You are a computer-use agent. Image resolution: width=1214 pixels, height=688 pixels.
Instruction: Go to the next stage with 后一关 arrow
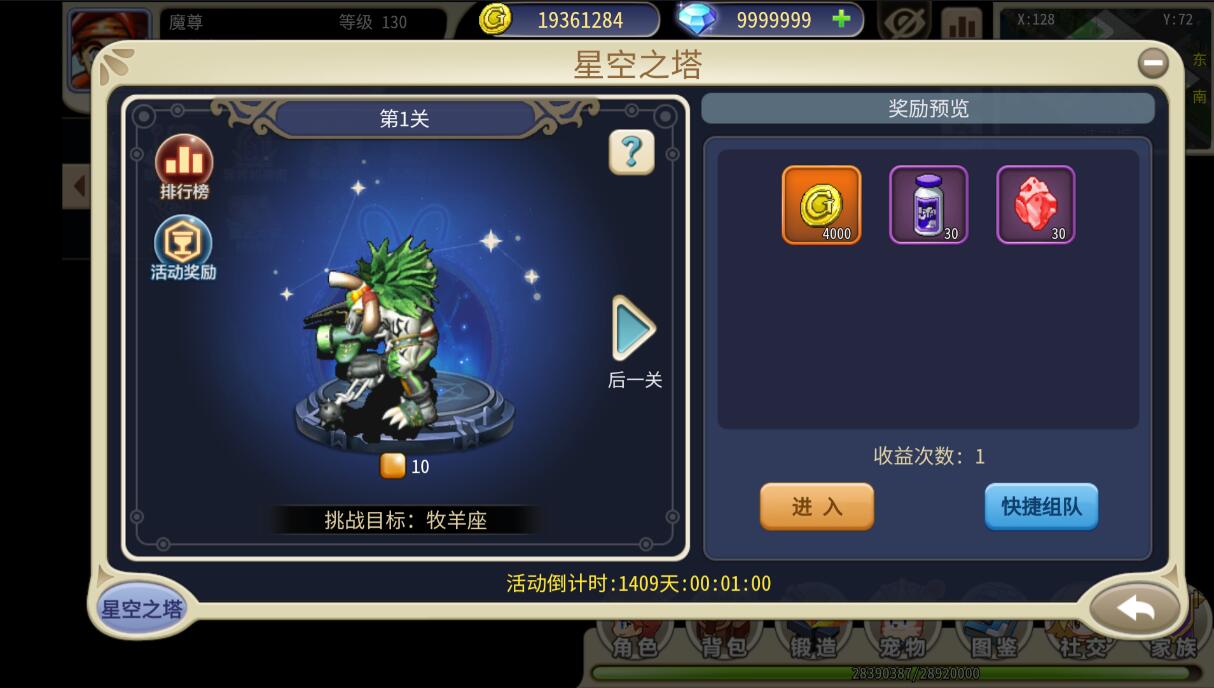point(634,328)
